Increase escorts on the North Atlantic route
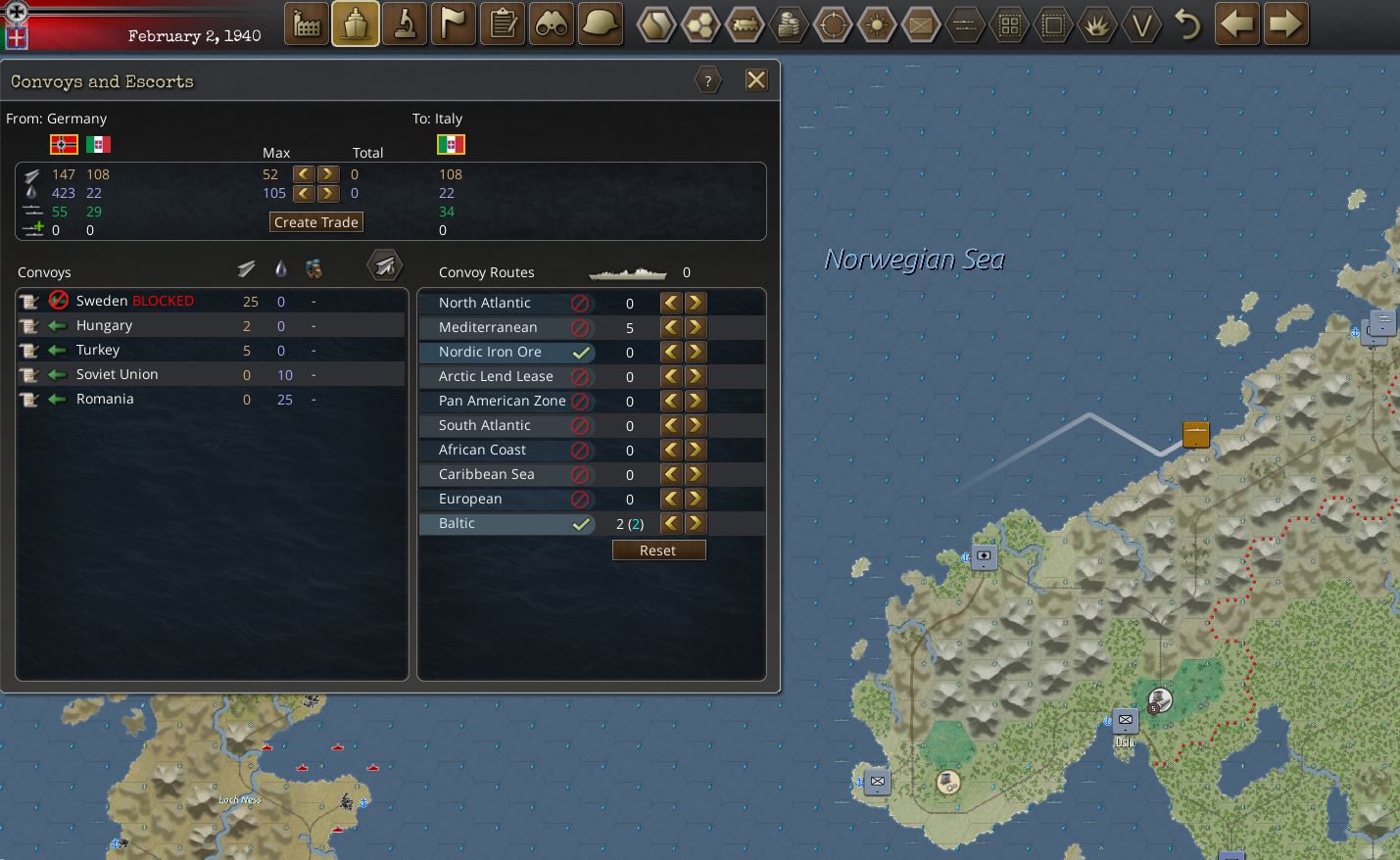Screen dimensions: 1400x860 pyautogui.click(x=695, y=303)
